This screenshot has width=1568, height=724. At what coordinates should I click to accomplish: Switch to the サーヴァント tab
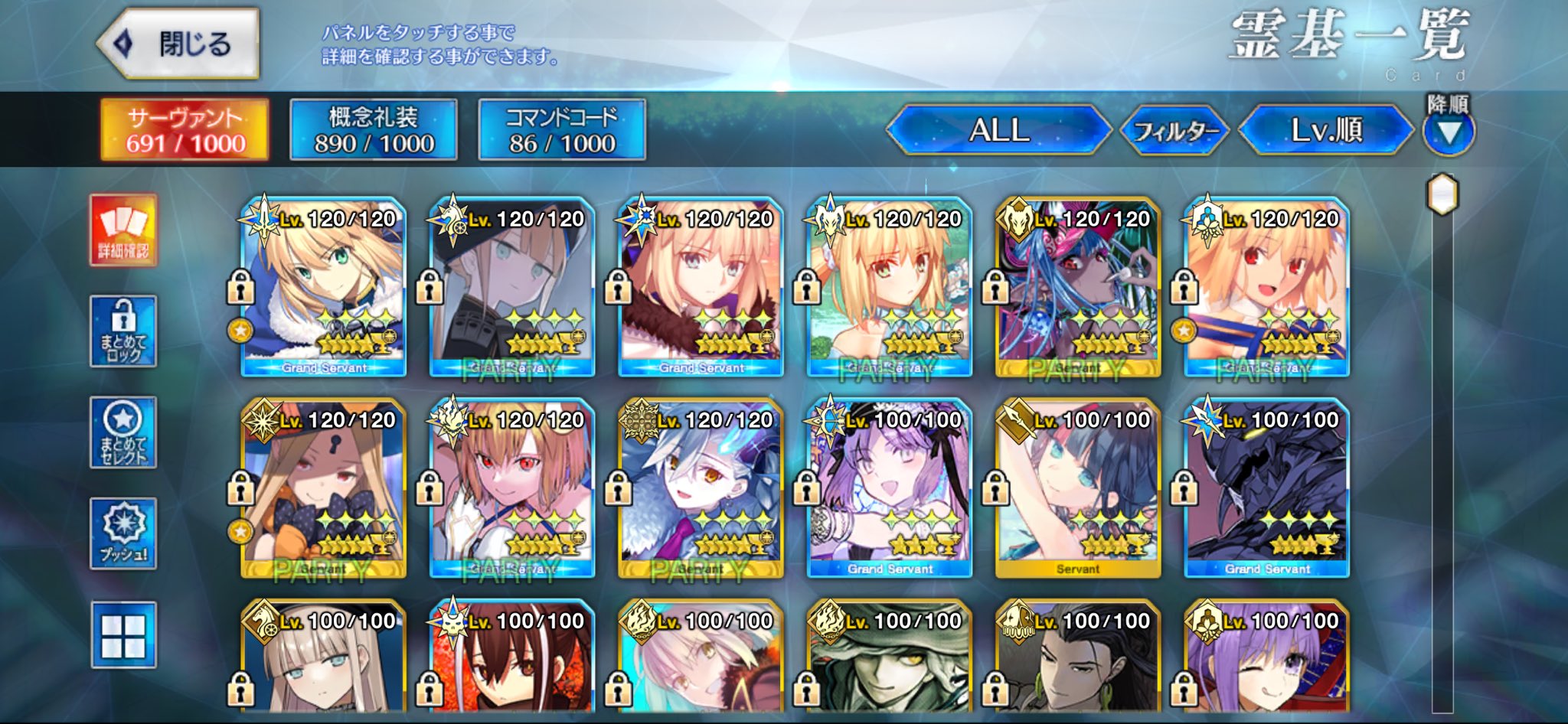coord(185,129)
